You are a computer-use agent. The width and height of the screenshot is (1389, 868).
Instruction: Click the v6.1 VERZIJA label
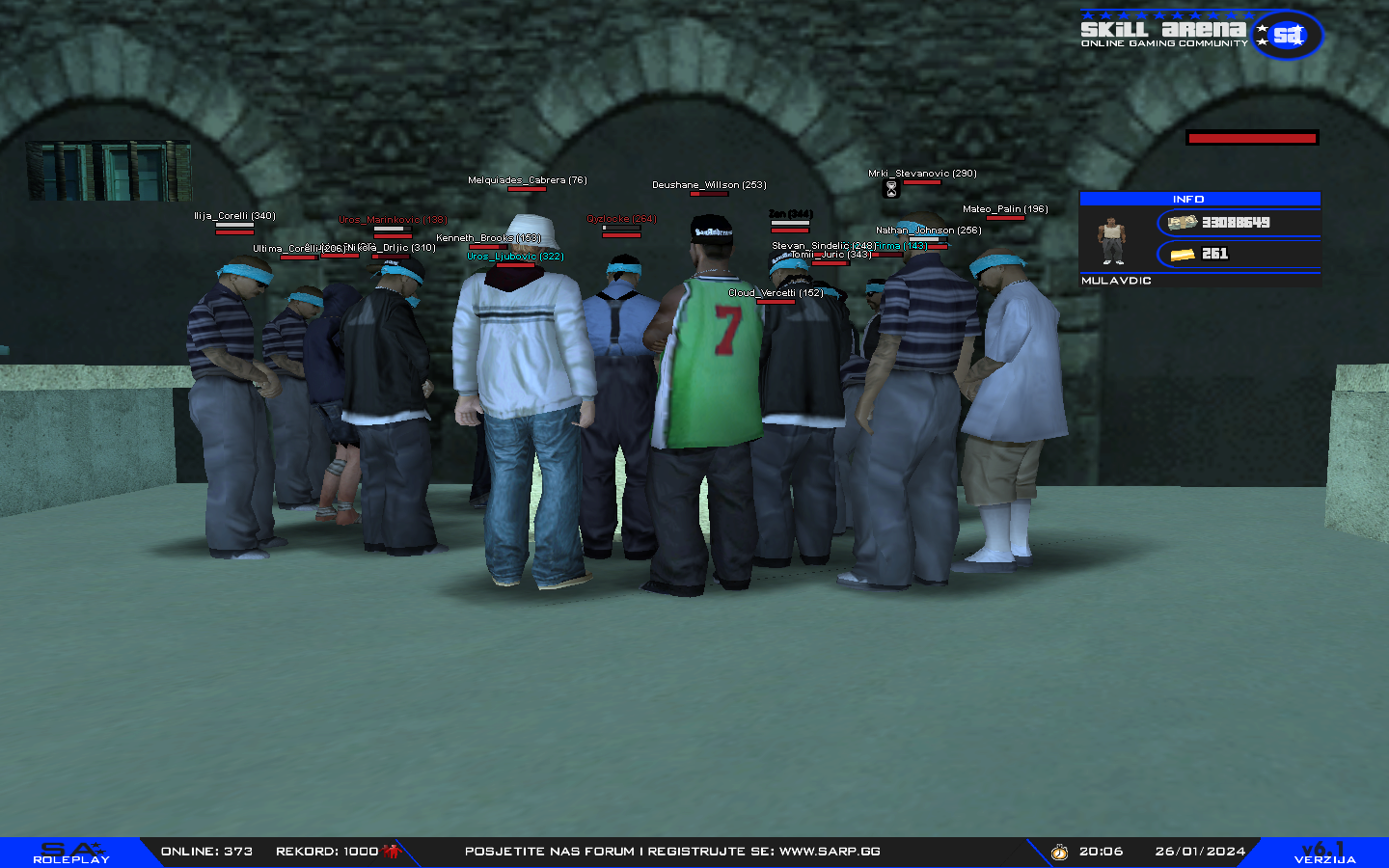[1324, 852]
